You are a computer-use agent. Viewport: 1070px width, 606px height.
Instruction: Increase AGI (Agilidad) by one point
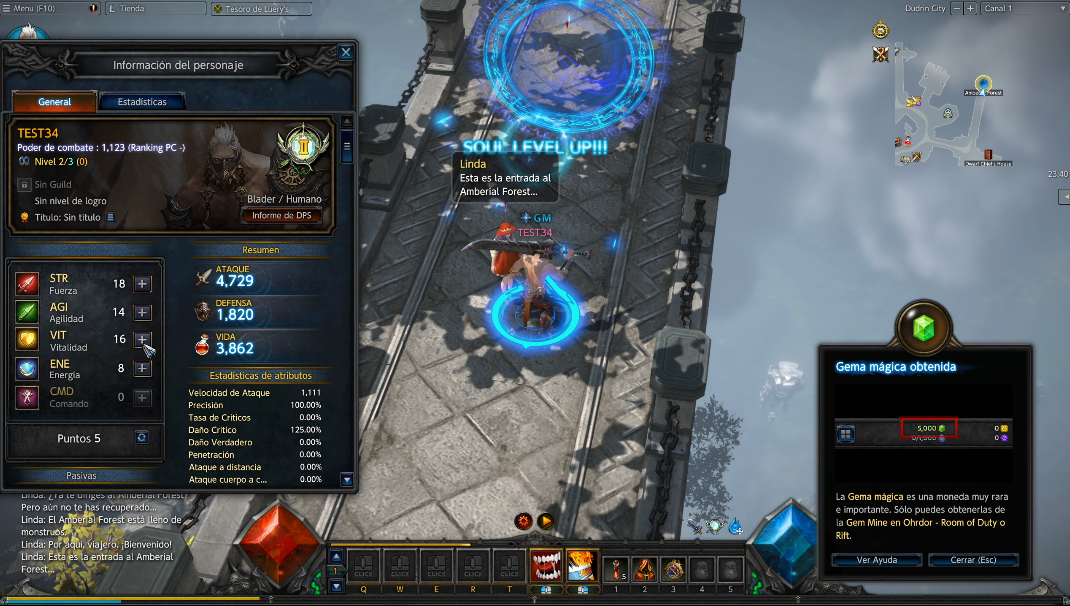(142, 312)
